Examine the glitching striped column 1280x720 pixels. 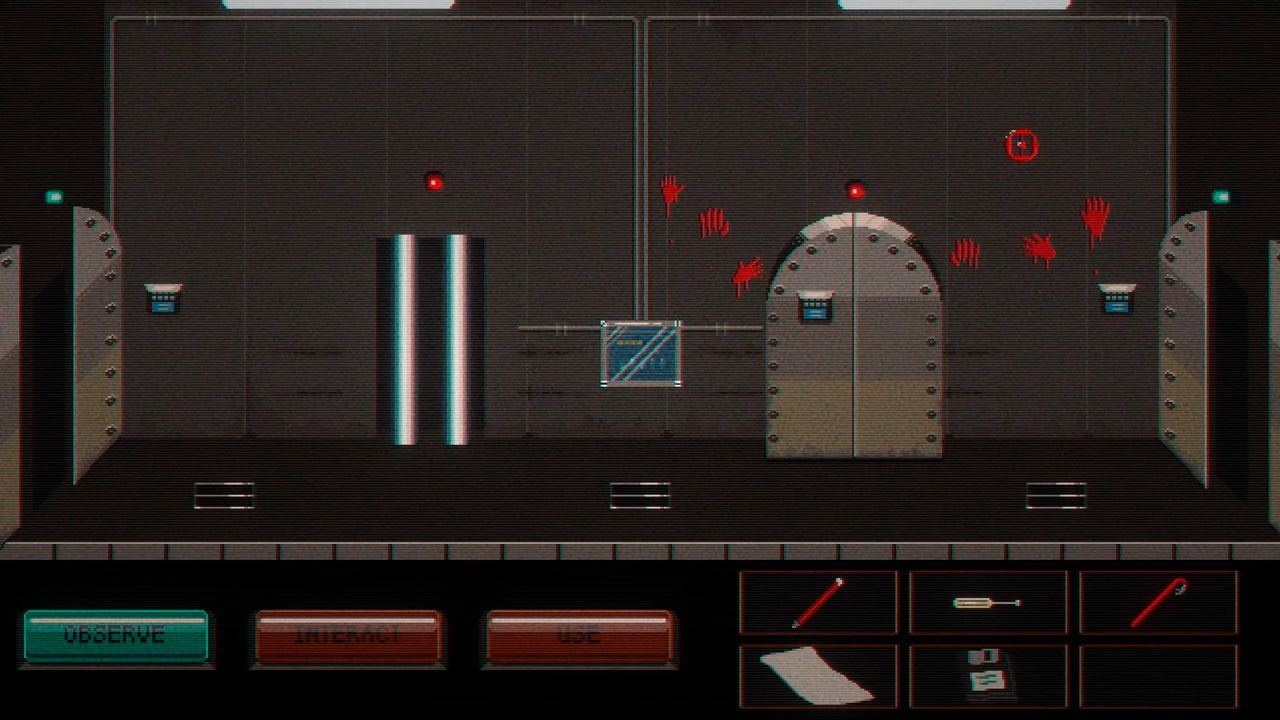(x=428, y=335)
